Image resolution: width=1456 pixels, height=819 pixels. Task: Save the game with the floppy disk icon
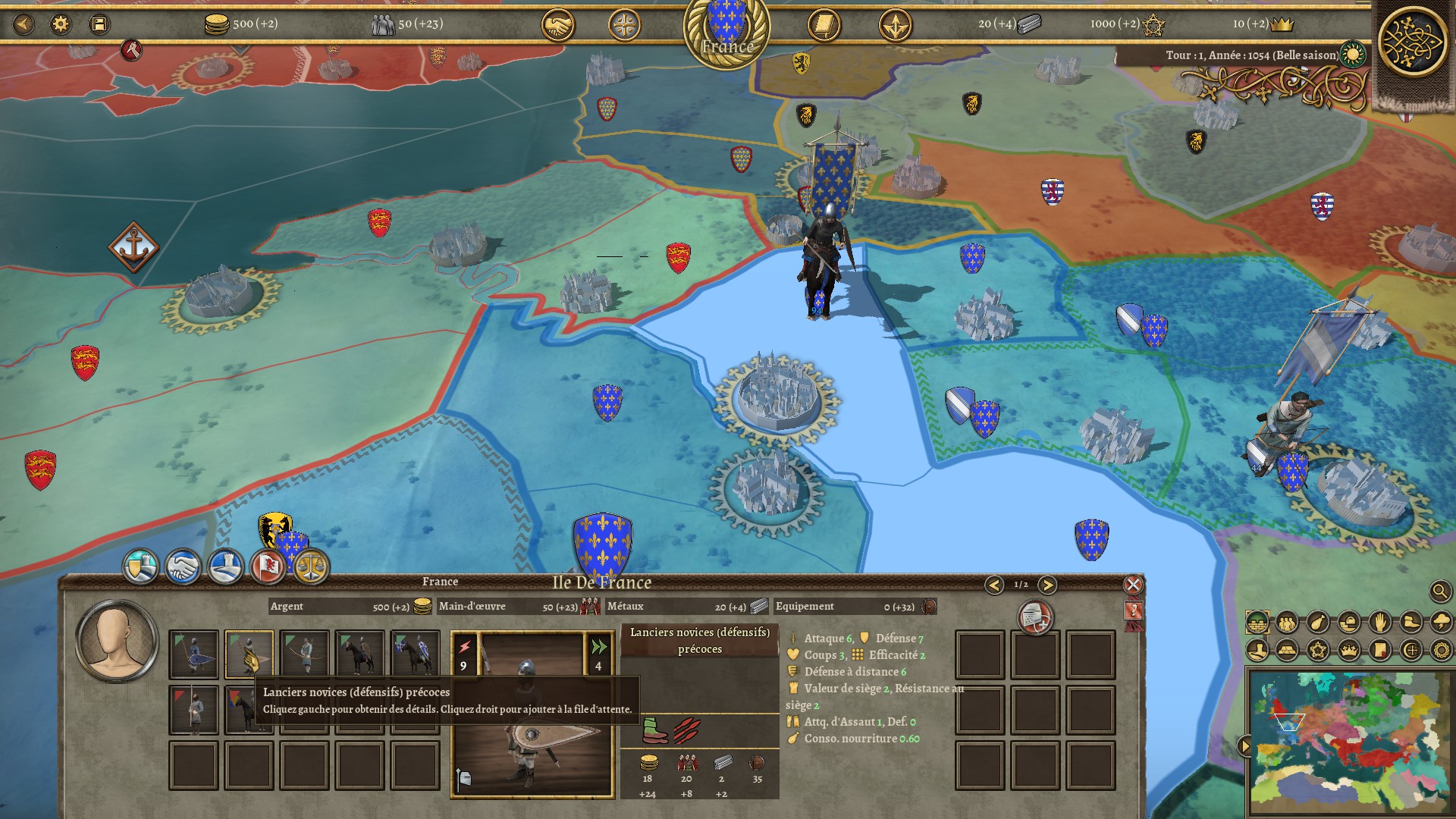pos(99,24)
